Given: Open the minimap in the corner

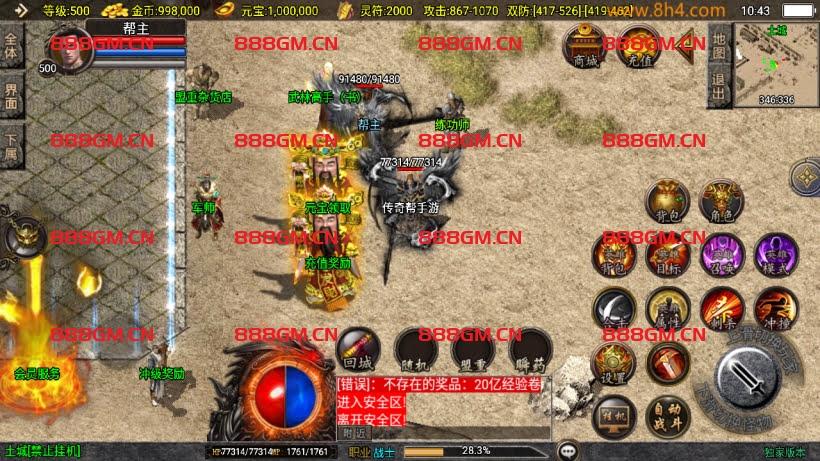Looking at the screenshot, I should tap(775, 63).
